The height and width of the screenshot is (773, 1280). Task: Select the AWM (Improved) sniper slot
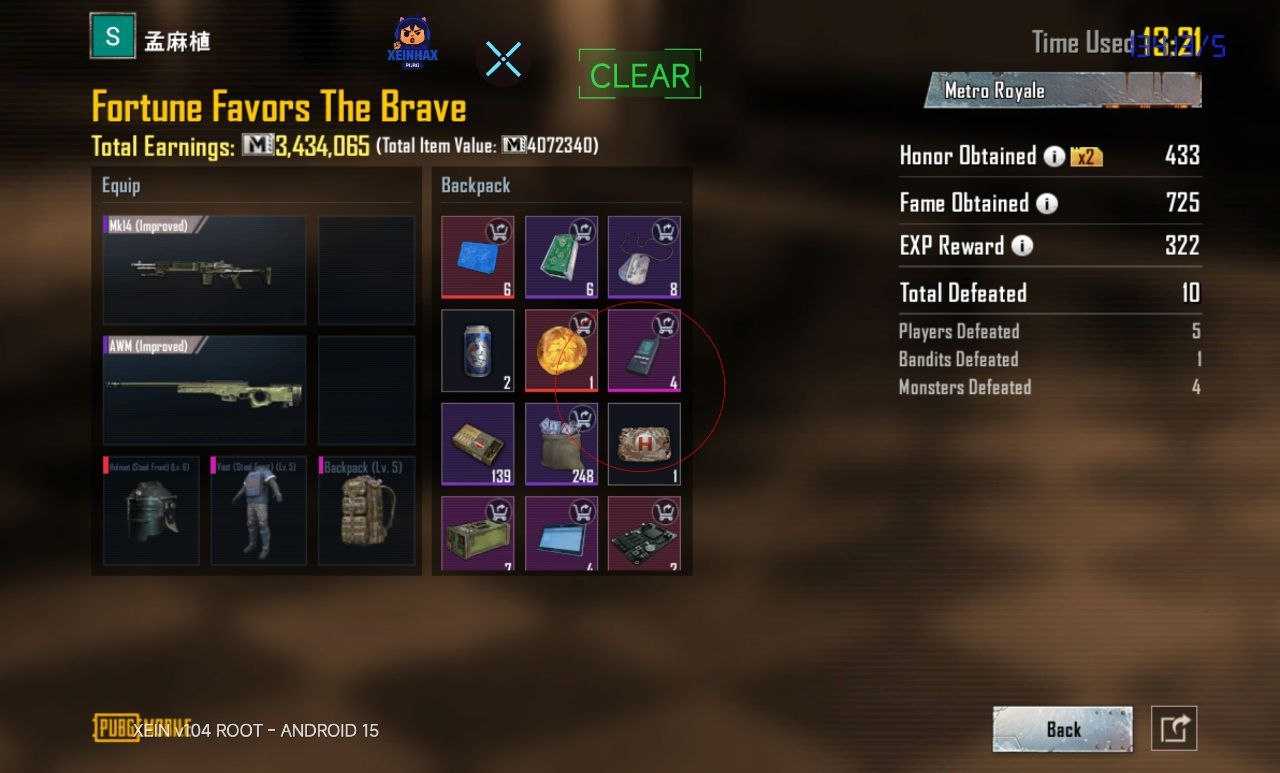pyautogui.click(x=204, y=390)
